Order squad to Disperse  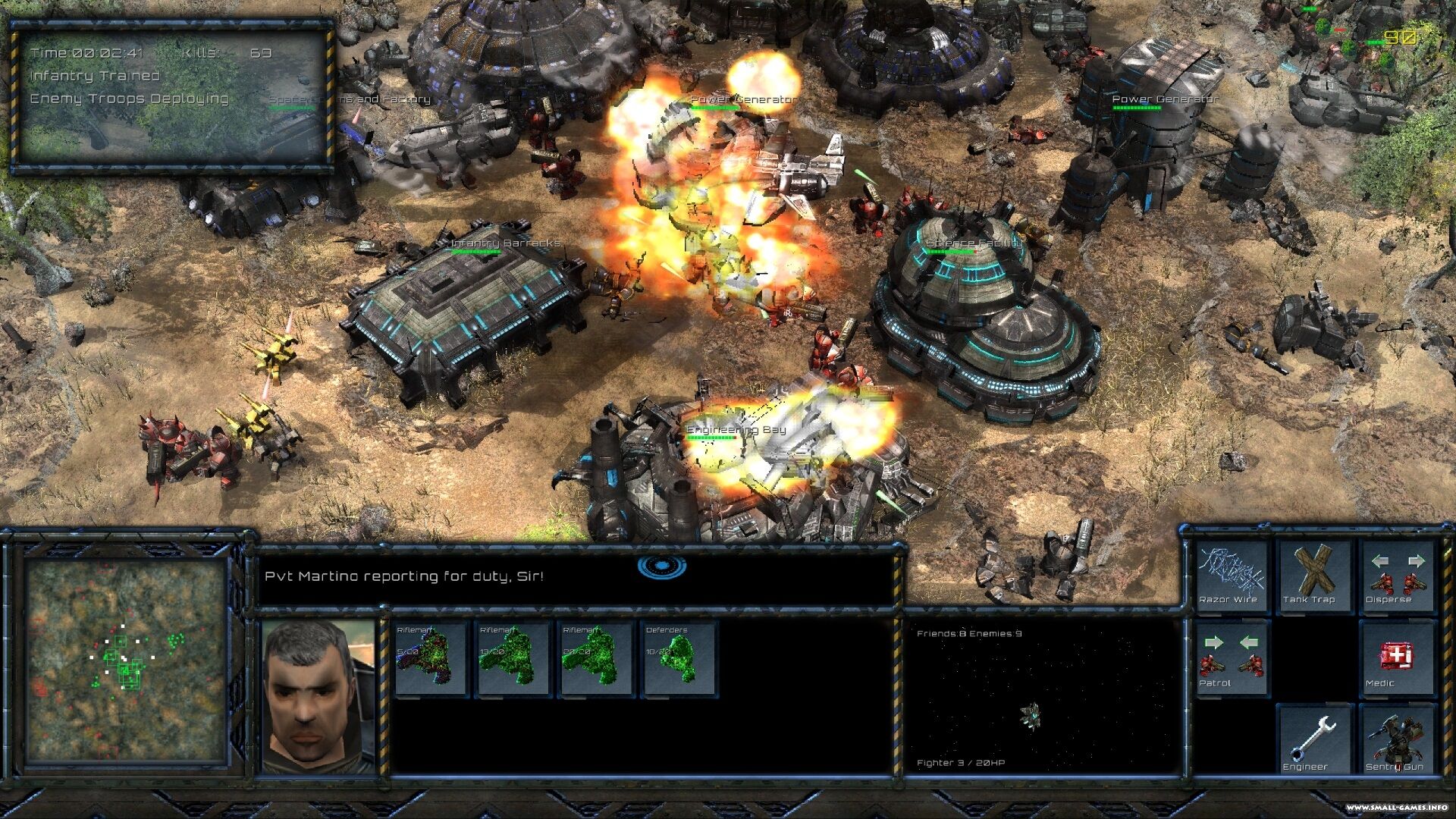click(1397, 576)
